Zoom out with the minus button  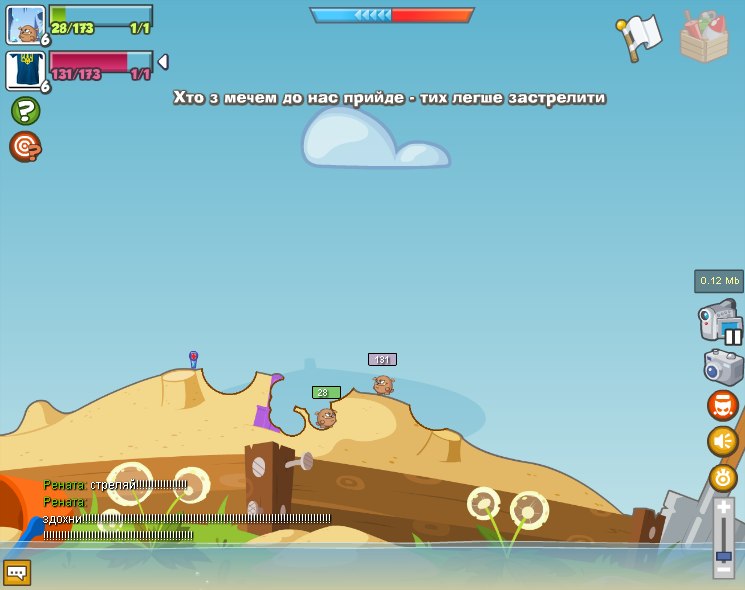click(723, 568)
